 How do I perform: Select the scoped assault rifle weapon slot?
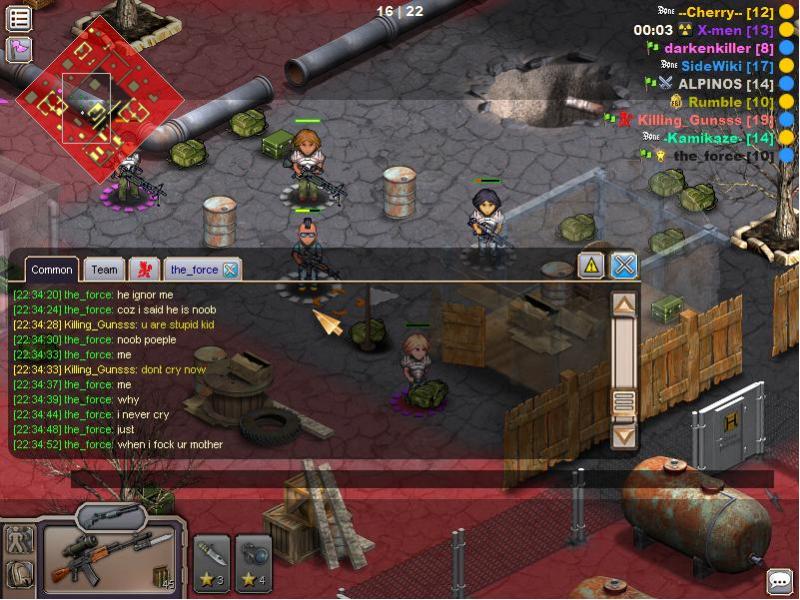(x=110, y=558)
